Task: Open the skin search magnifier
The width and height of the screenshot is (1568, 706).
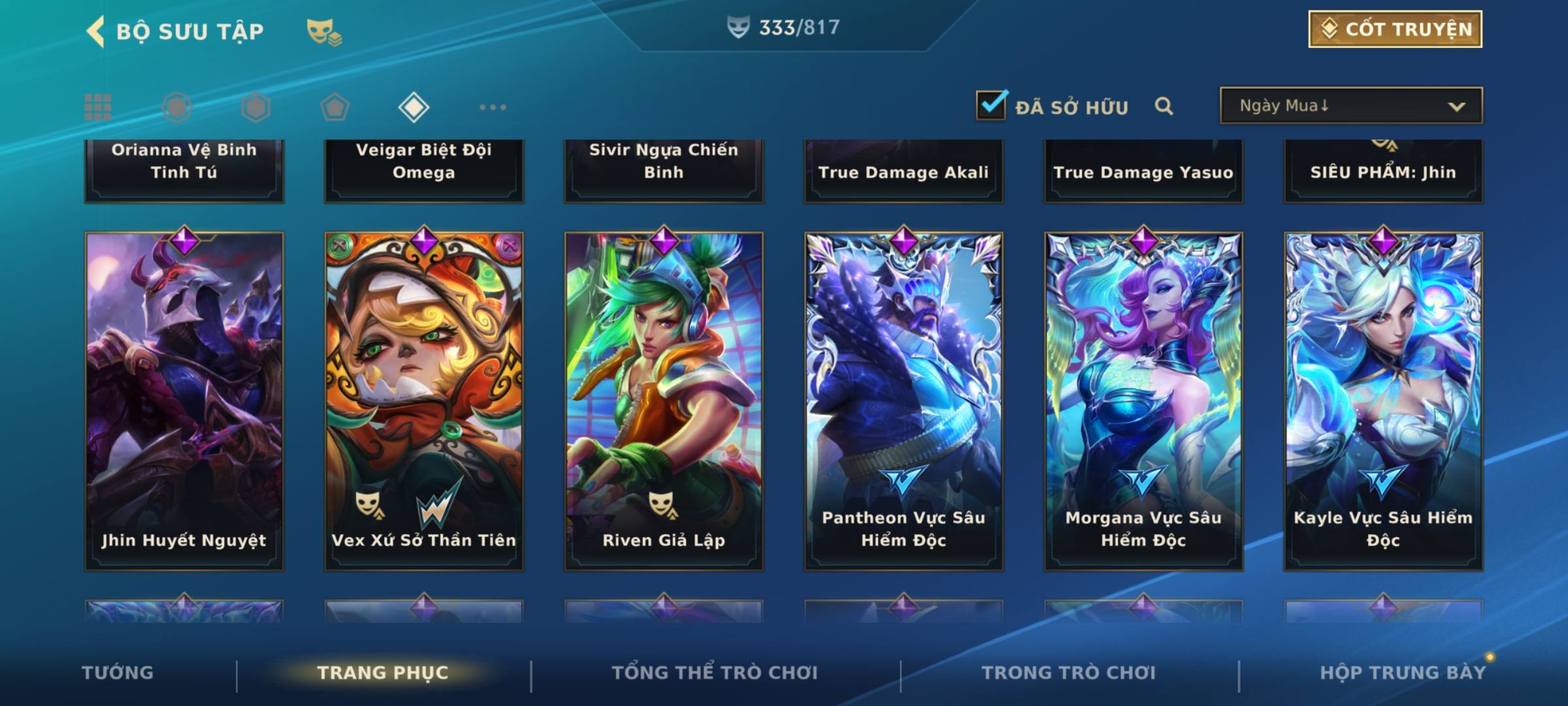Action: (1164, 106)
